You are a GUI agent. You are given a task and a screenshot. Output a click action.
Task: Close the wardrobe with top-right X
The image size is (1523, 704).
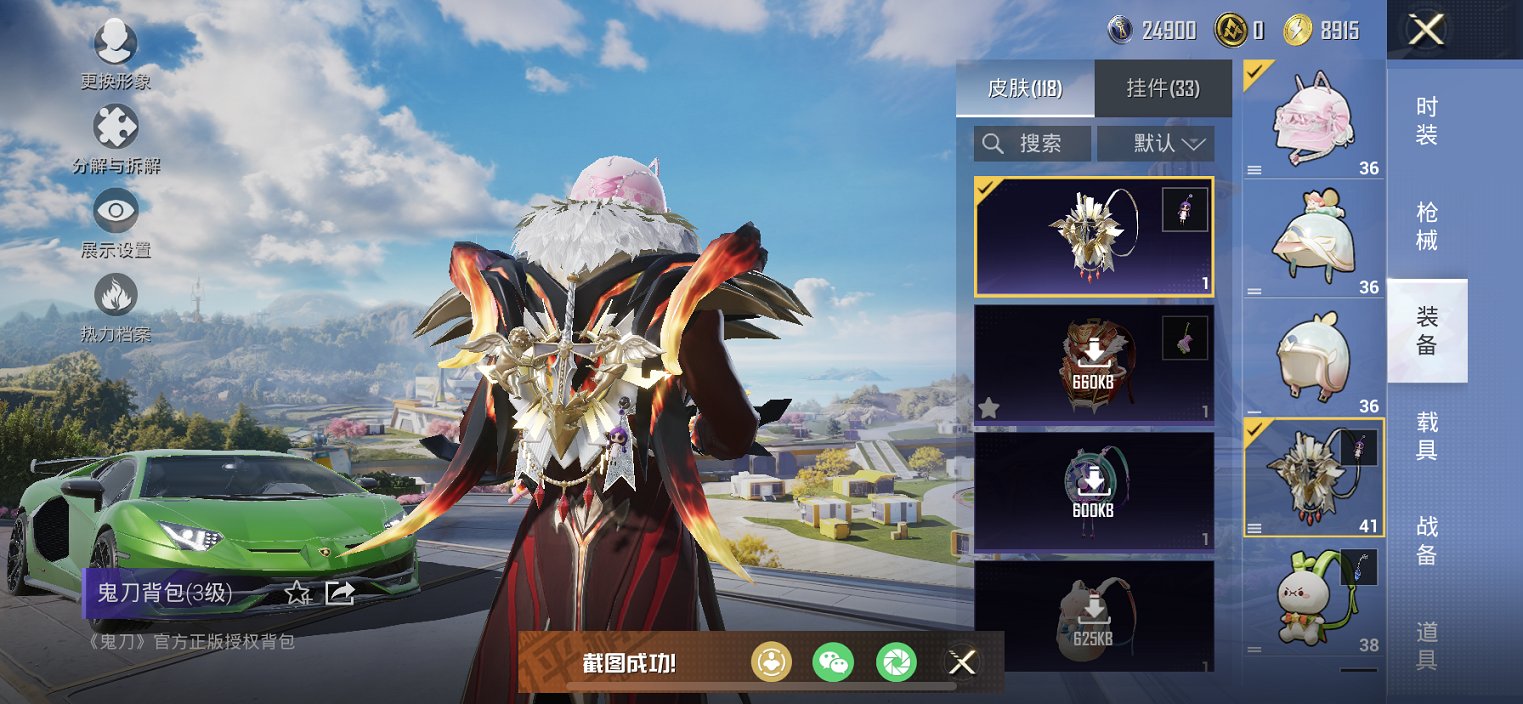tap(1426, 29)
